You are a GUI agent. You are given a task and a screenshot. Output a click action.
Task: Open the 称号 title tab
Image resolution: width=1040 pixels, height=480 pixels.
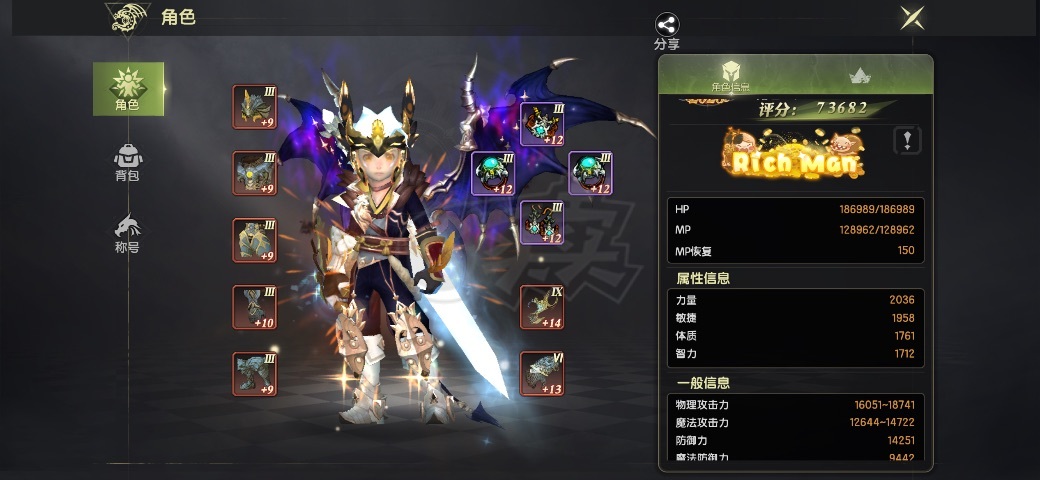coord(128,234)
